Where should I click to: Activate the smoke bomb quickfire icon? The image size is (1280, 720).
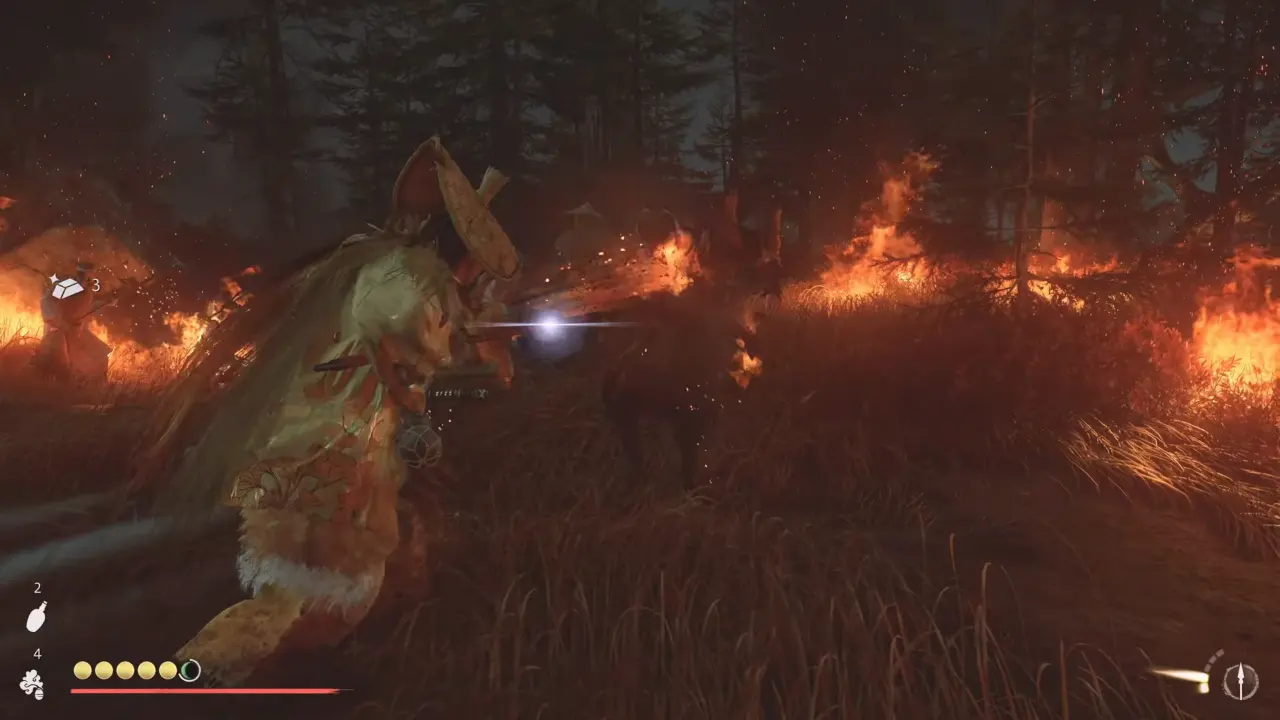[32, 684]
